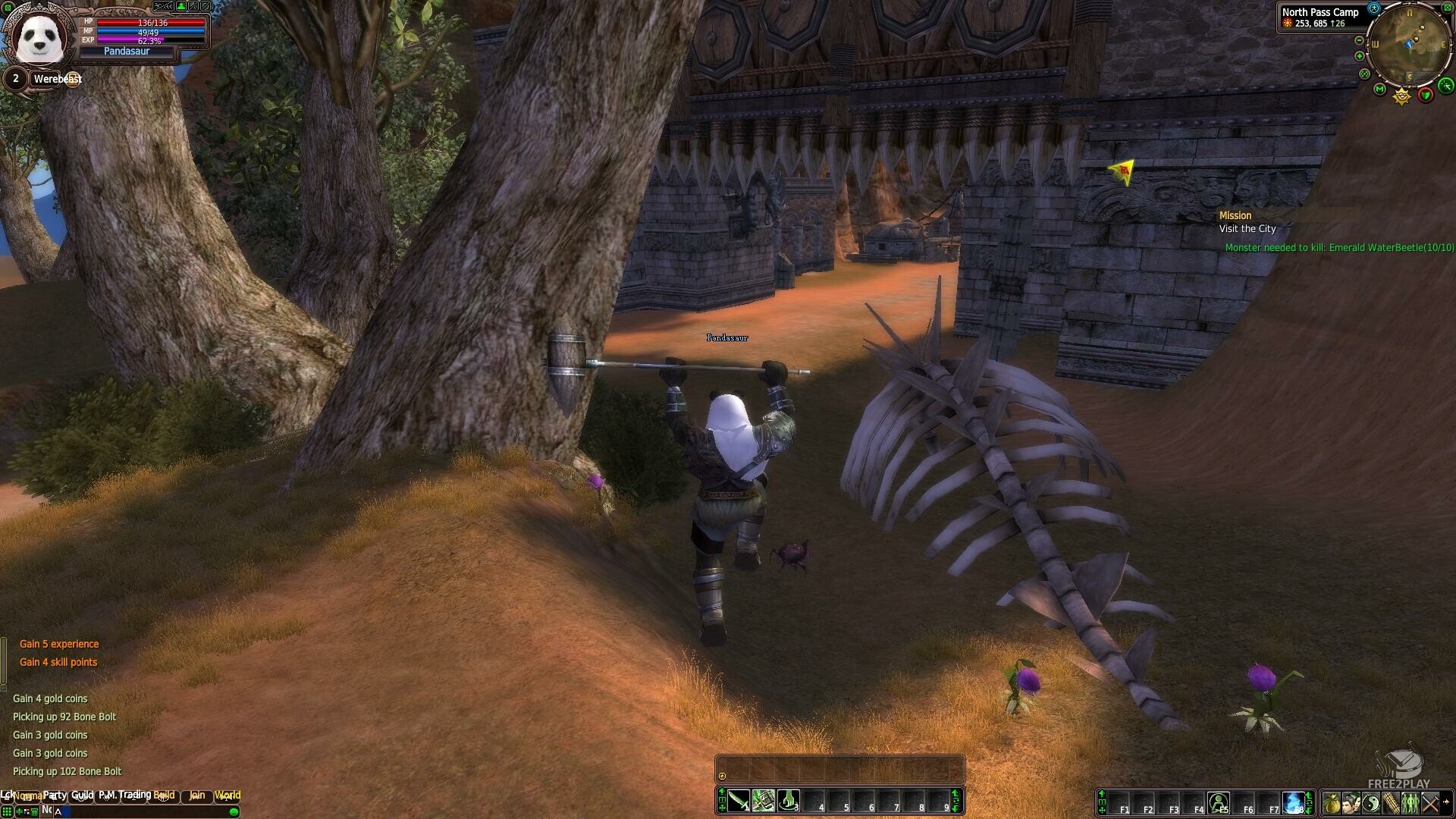This screenshot has height=819, width=1456.
Task: Activate the blue flame skill in F8
Action: [x=1293, y=802]
